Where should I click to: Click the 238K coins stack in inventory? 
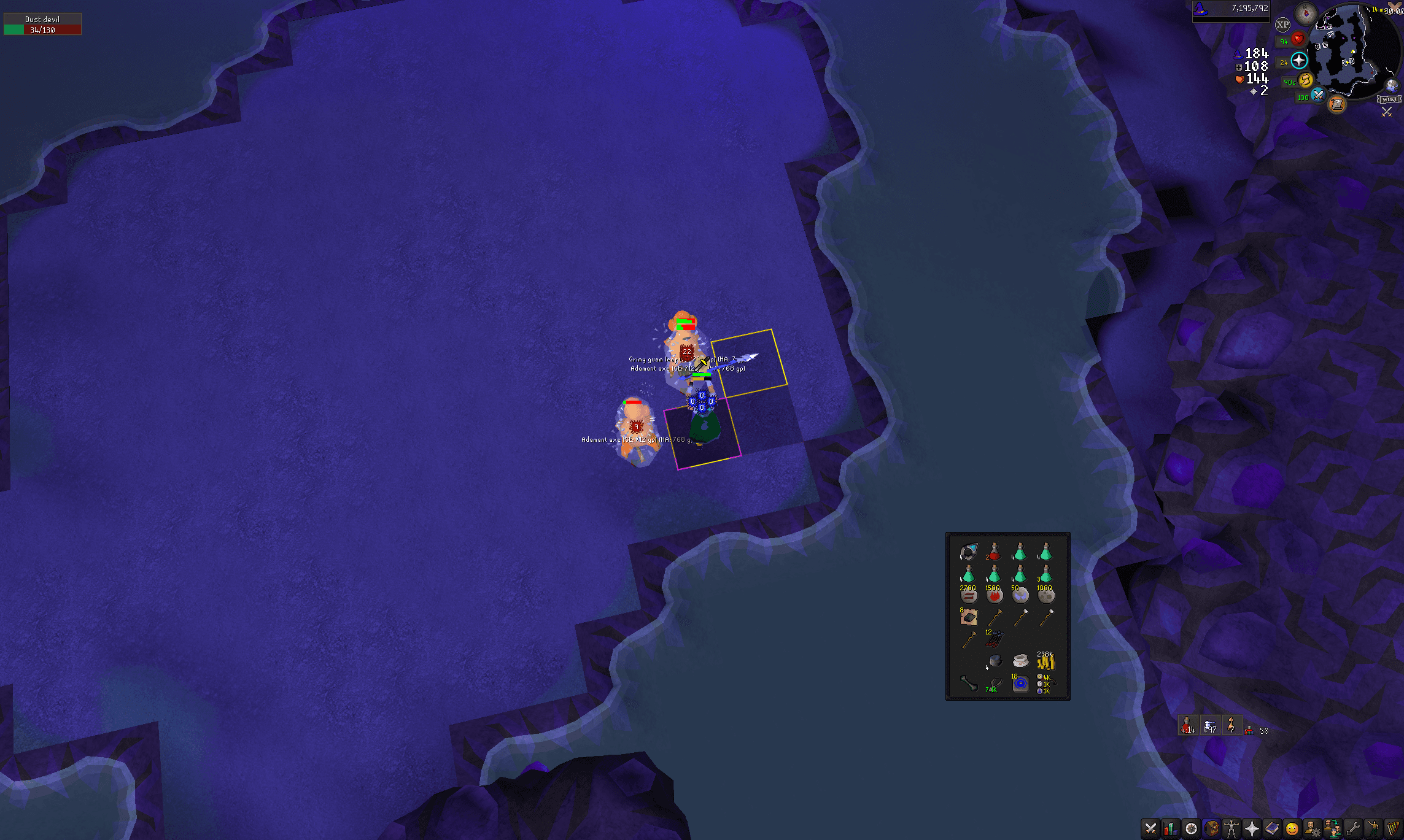pos(1047,661)
